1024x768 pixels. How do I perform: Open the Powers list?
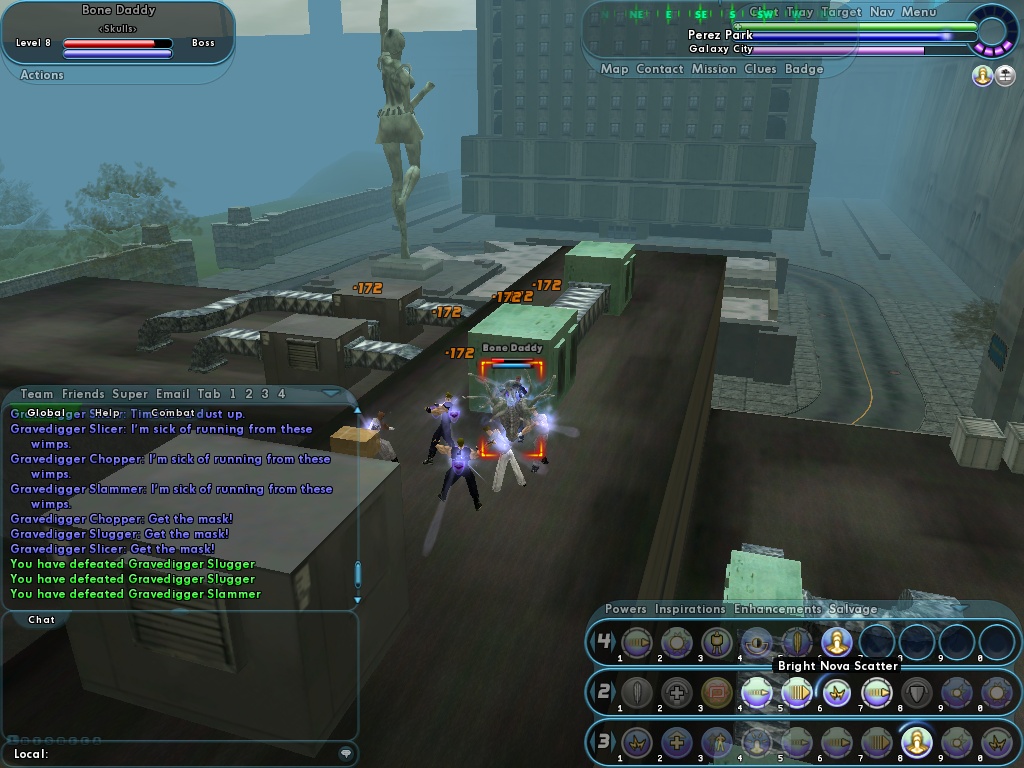[x=626, y=609]
